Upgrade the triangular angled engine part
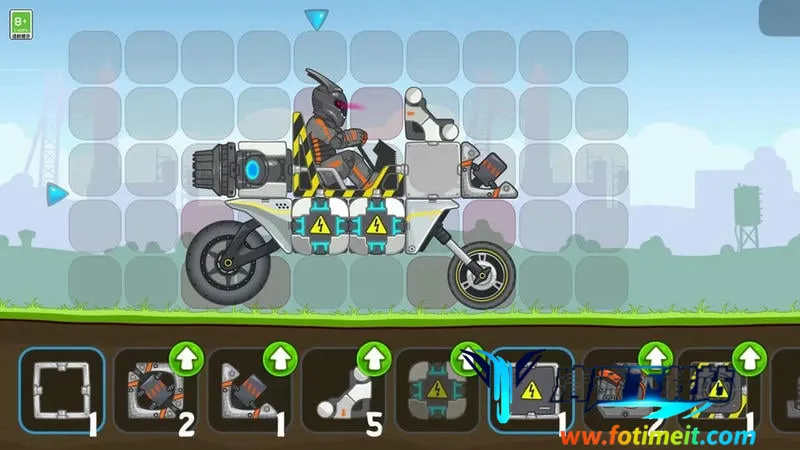This screenshot has height=450, width=800. click(280, 357)
